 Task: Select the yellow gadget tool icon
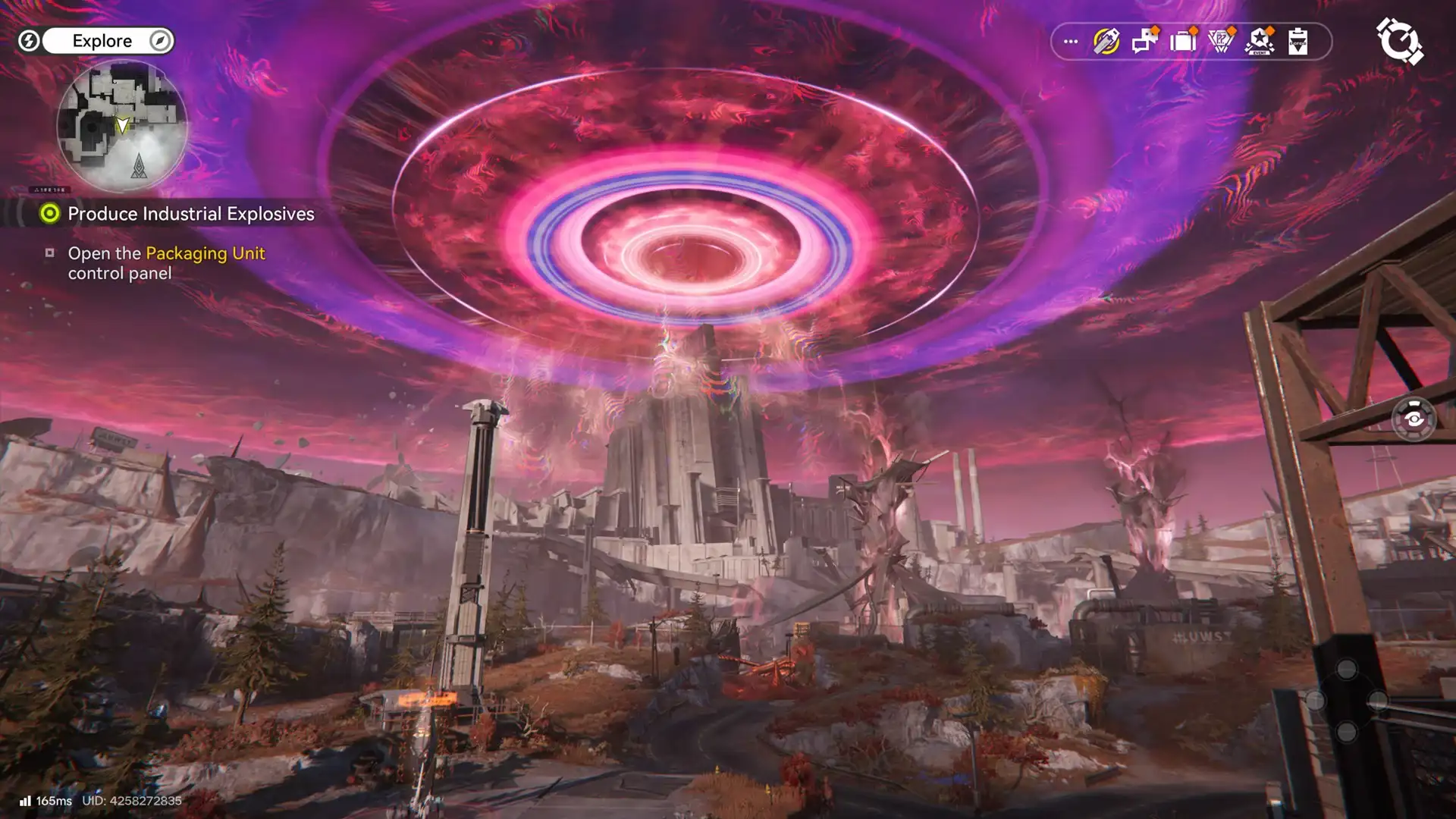(1105, 42)
